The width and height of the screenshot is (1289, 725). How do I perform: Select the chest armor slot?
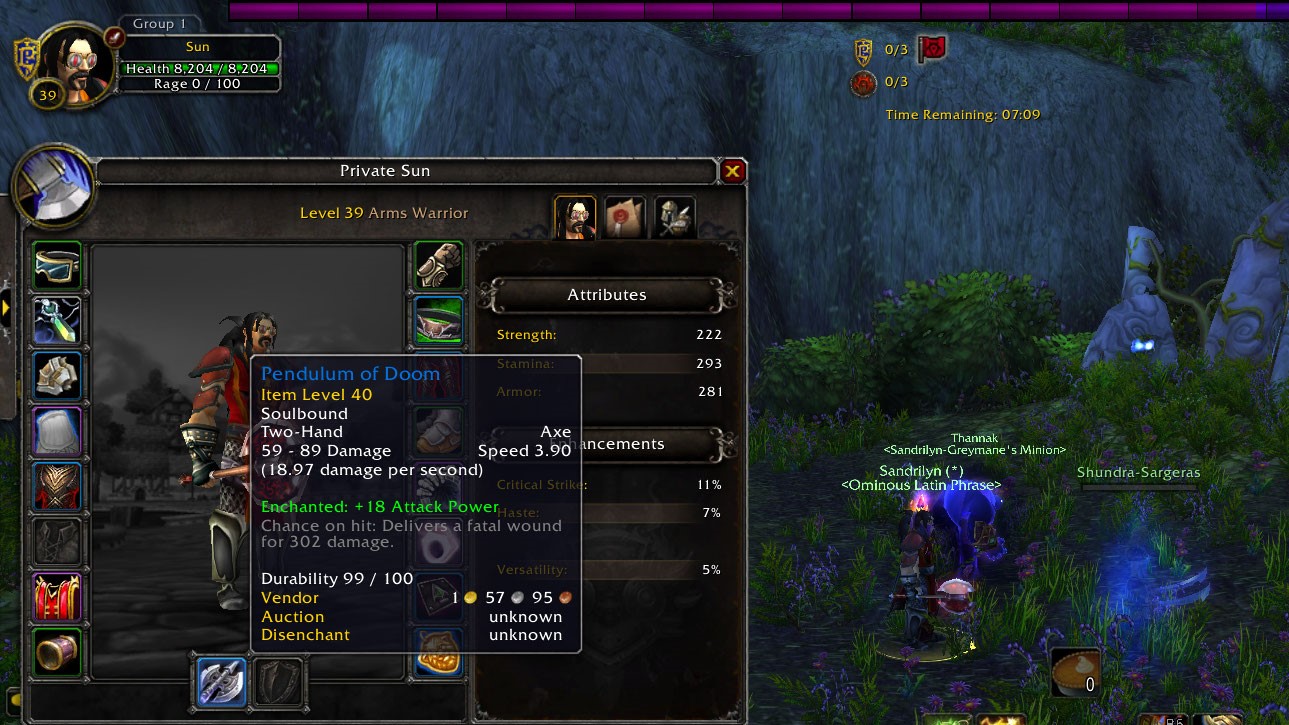[x=57, y=486]
